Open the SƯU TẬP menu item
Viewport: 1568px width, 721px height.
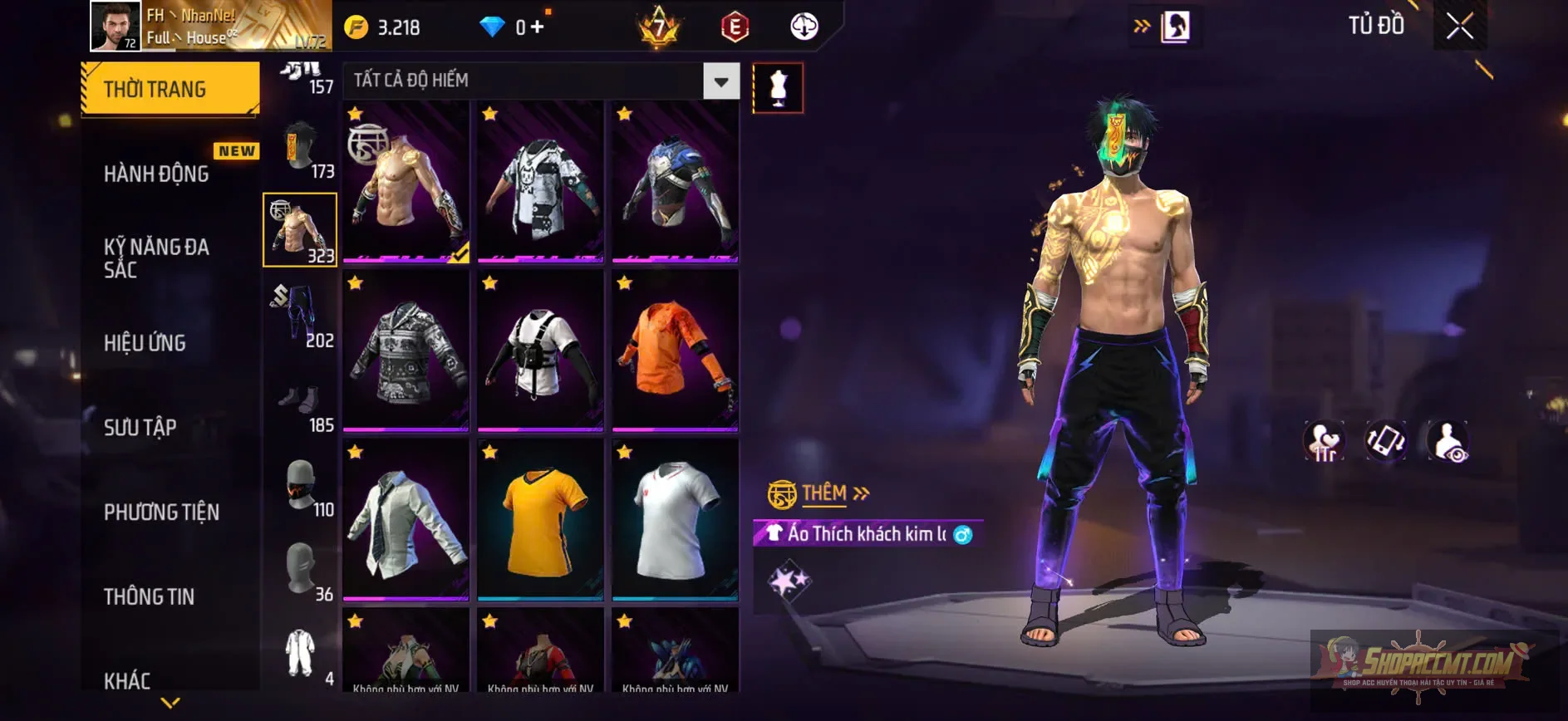coord(141,427)
